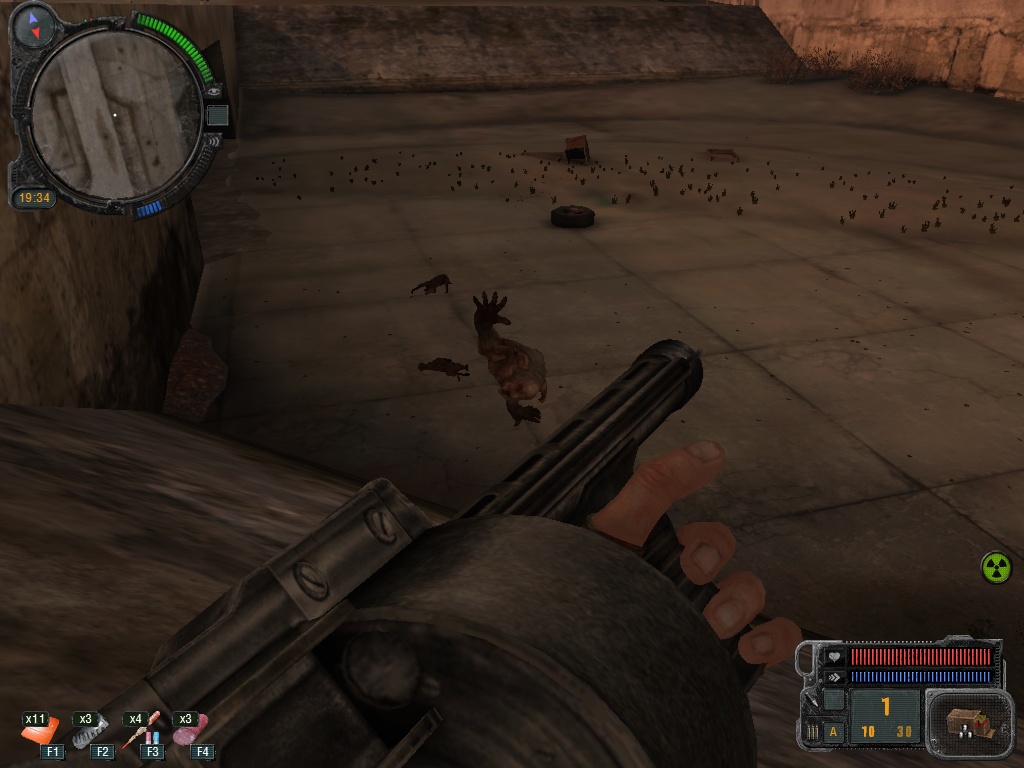Eat the sausage from the quick slot

(x=189, y=731)
